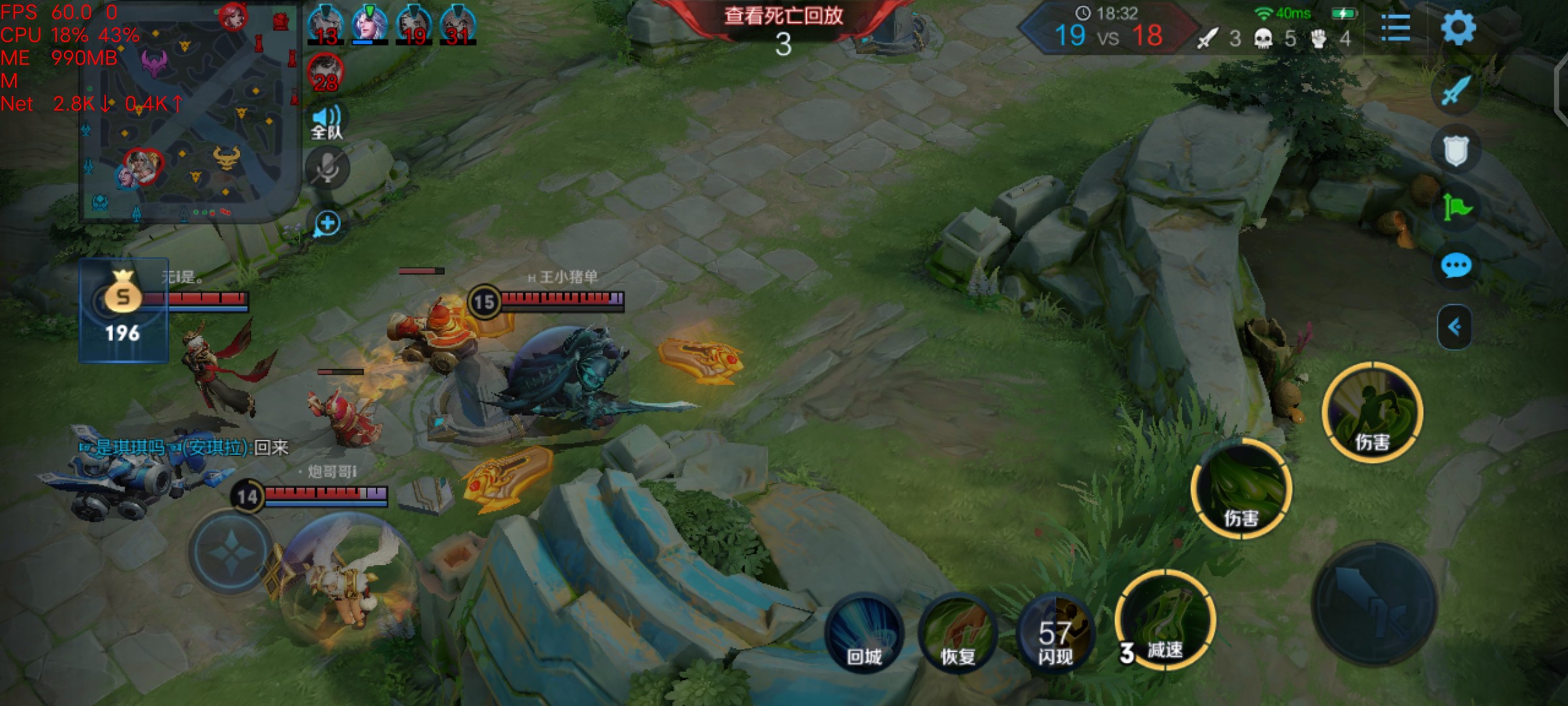Toggle the team voice speaker
The height and width of the screenshot is (706, 1568).
[327, 122]
